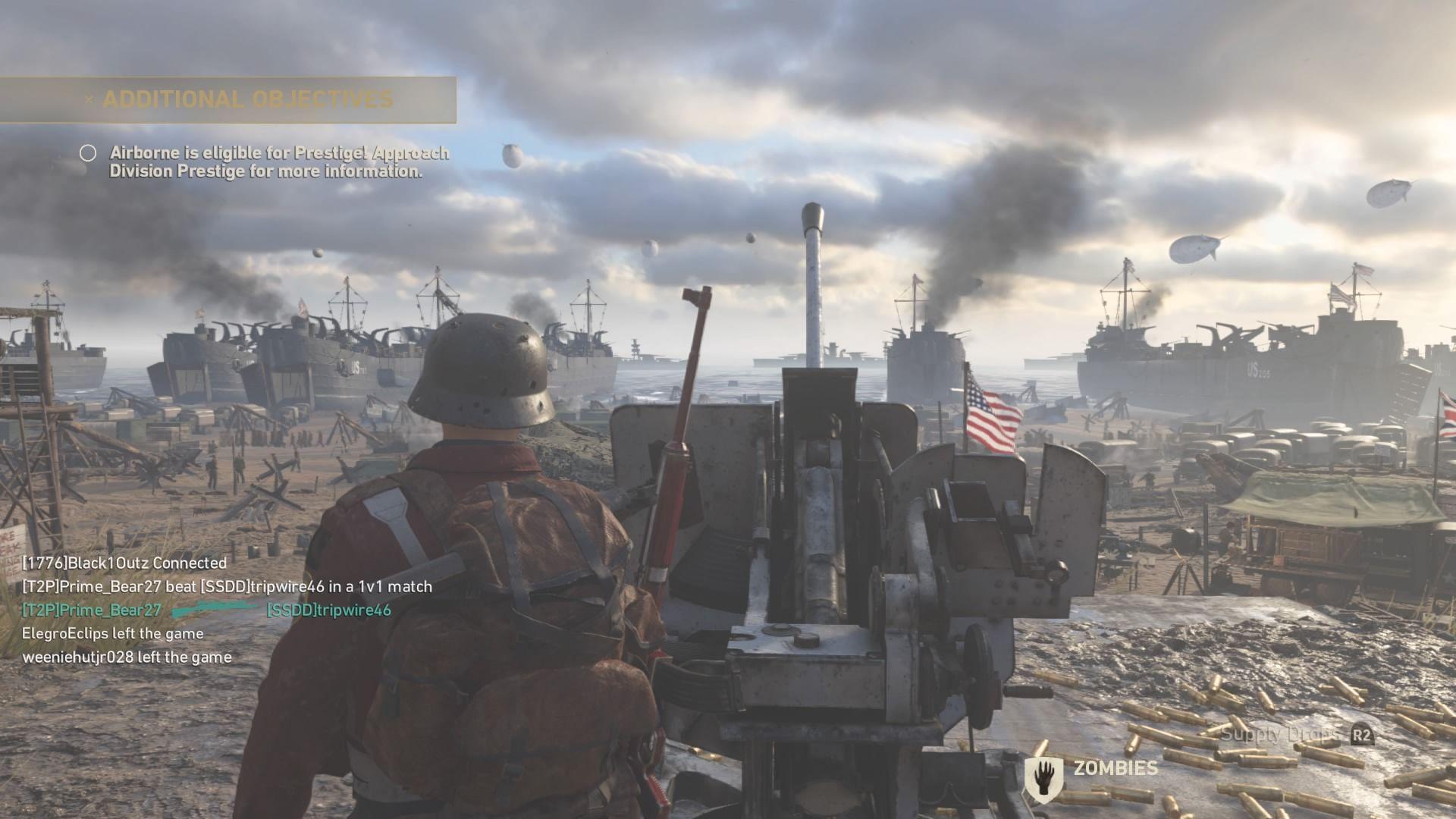Select the Prime_Bear27 1v1 match feed message

pyautogui.click(x=227, y=586)
